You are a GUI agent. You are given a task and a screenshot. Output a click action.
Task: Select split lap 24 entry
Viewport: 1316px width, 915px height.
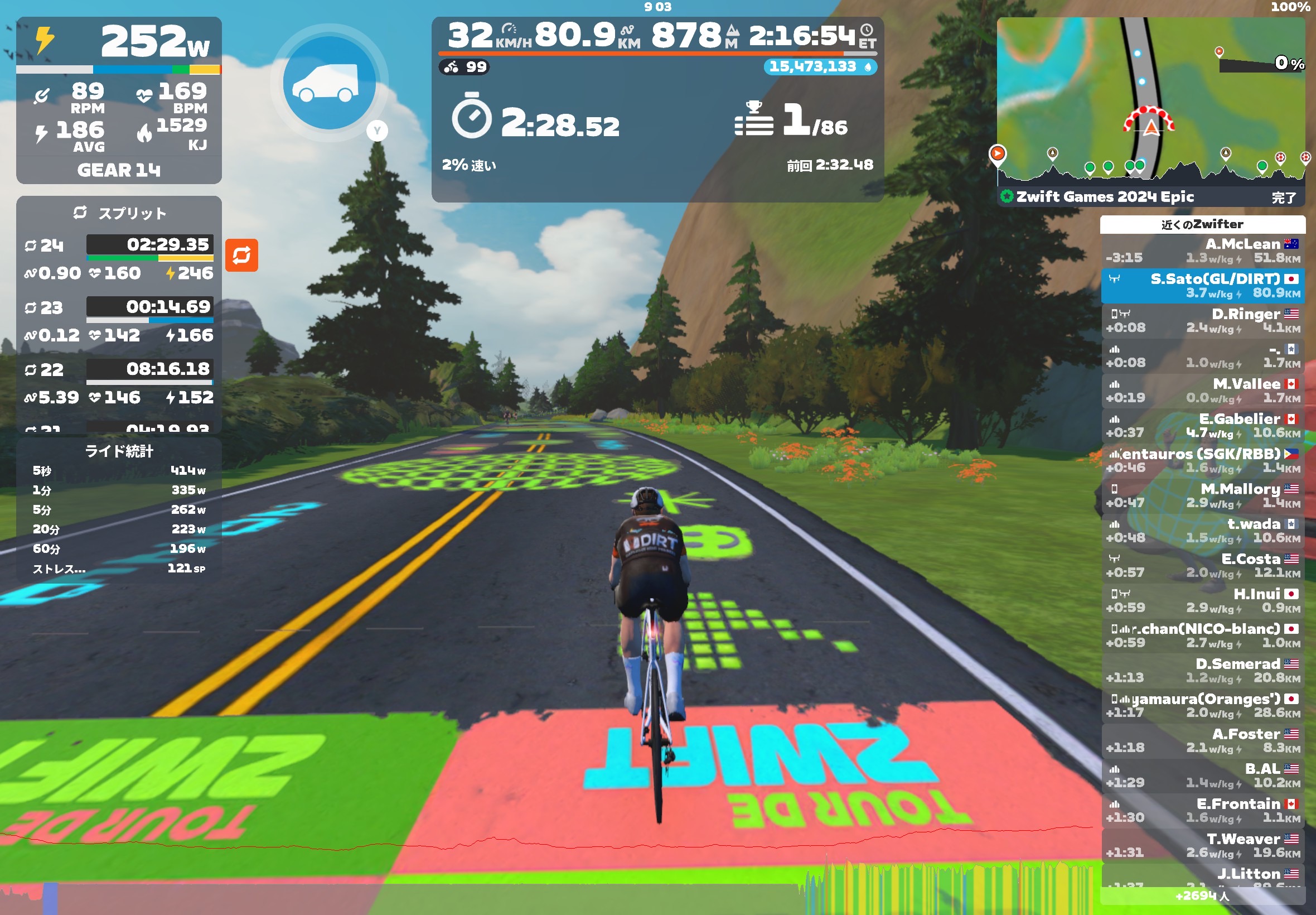point(119,259)
